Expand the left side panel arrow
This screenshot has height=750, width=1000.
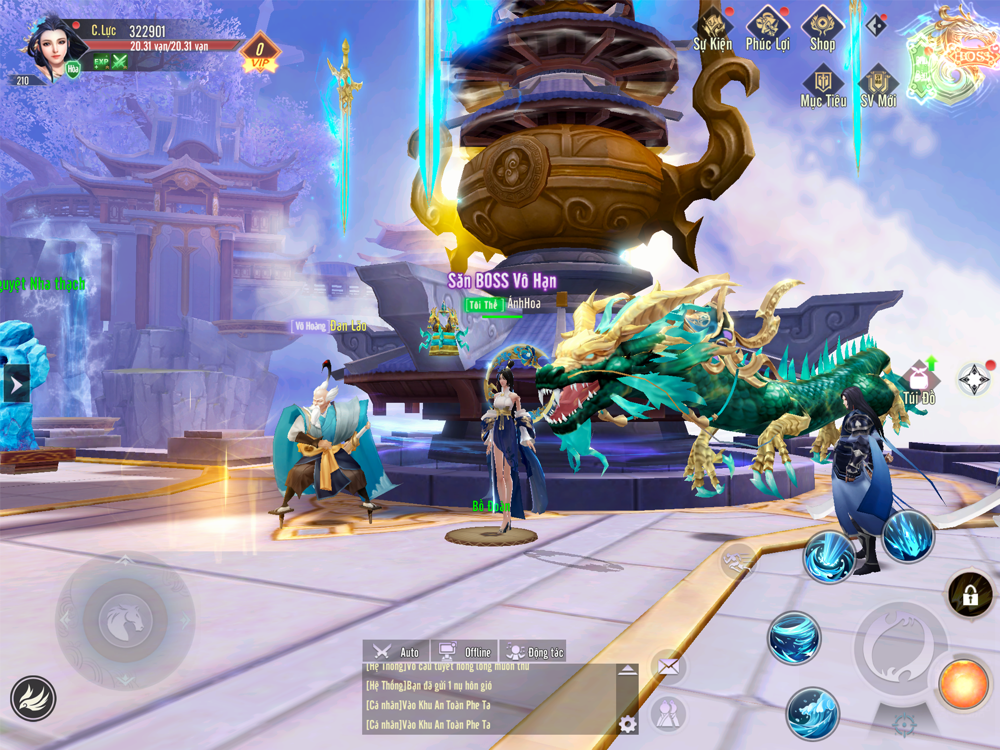coord(15,384)
